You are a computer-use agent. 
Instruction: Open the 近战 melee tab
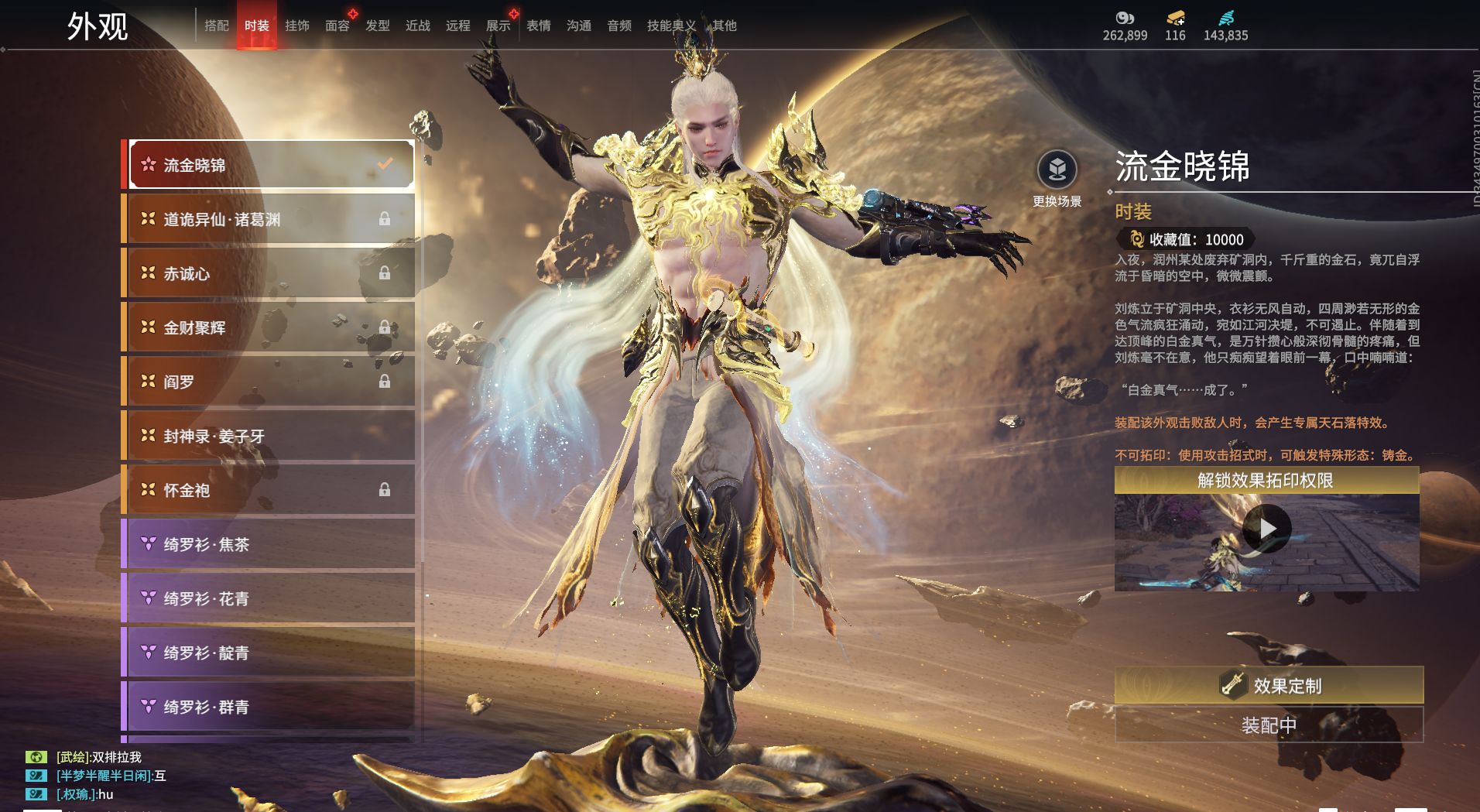pyautogui.click(x=417, y=26)
